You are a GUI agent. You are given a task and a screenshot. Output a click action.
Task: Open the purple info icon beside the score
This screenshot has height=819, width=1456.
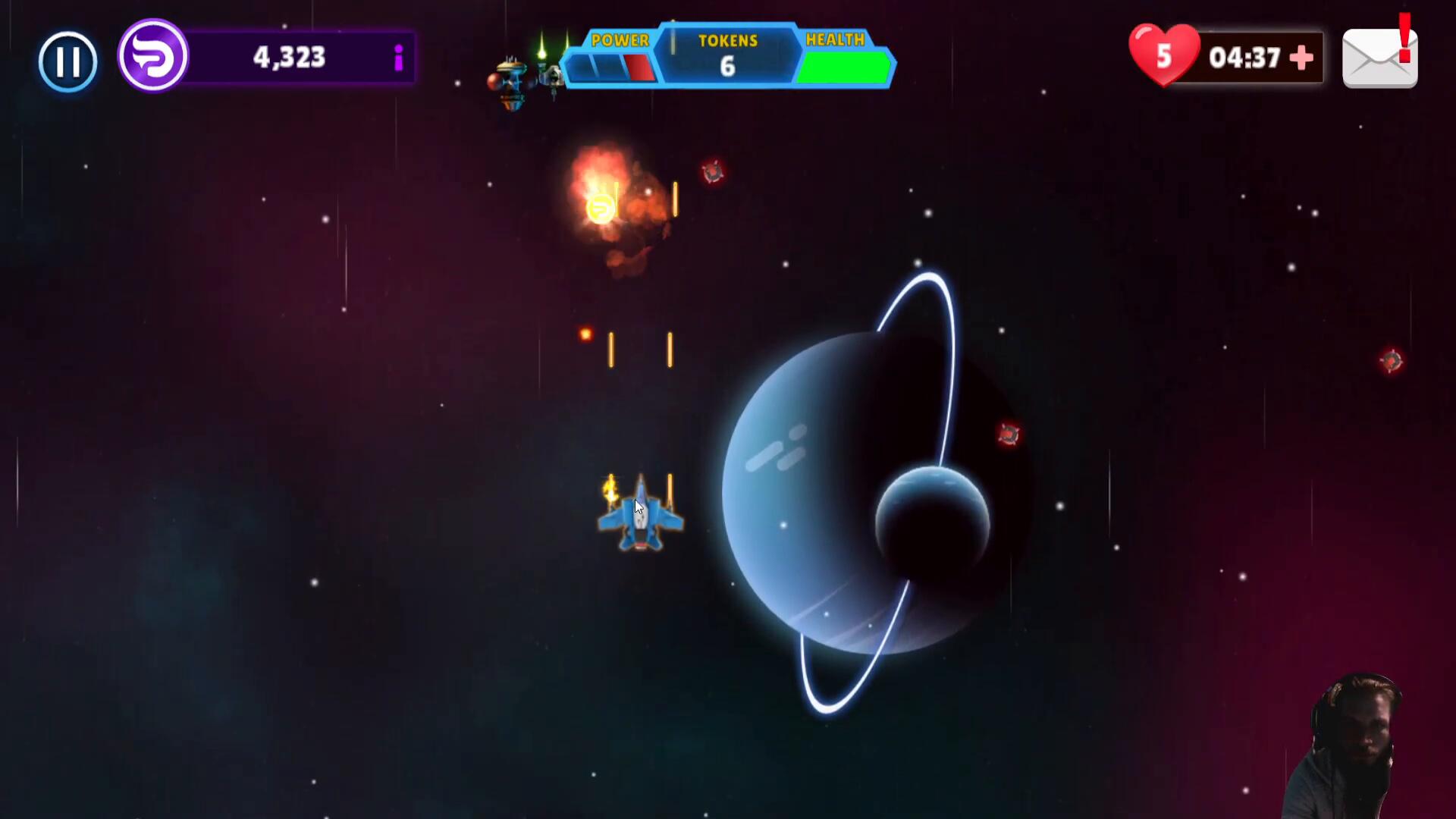click(398, 58)
